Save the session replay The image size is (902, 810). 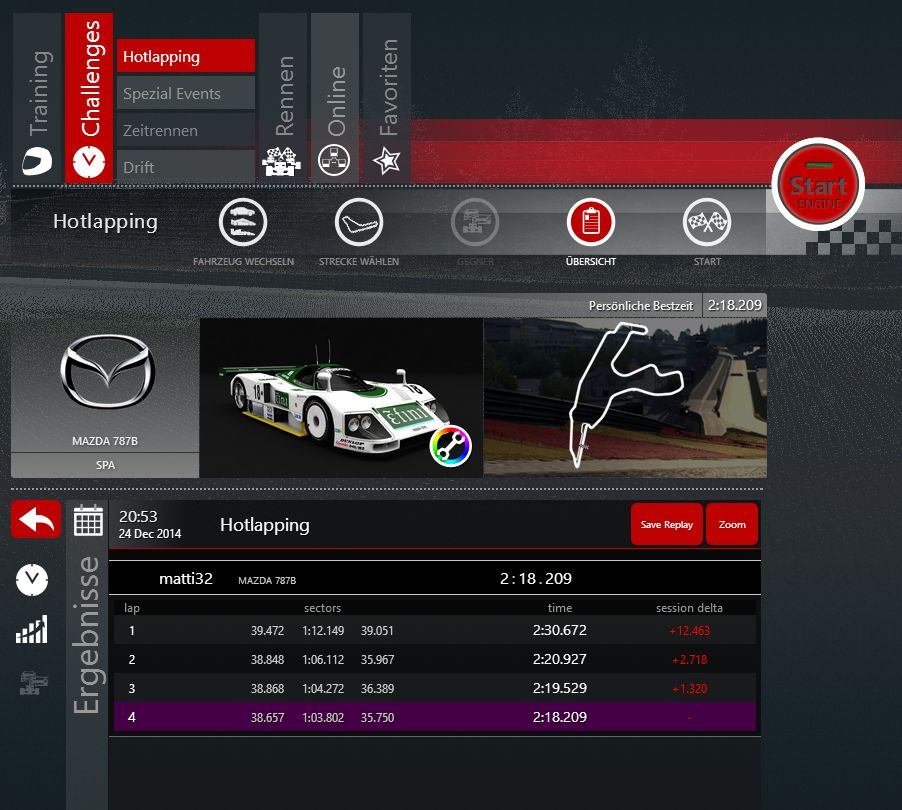pyautogui.click(x=666, y=524)
